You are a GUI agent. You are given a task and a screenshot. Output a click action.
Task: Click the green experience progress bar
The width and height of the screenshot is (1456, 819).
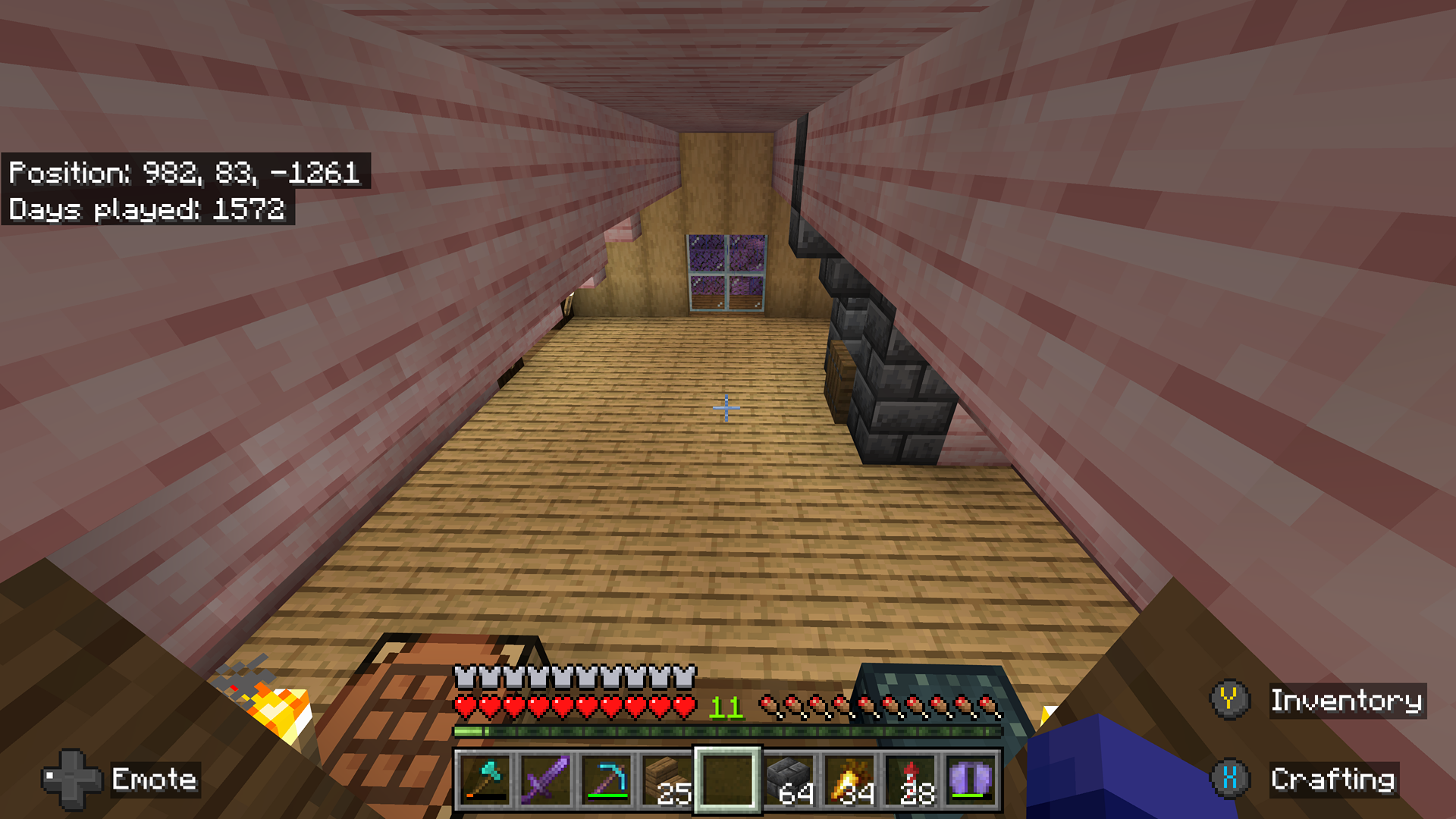click(728, 732)
